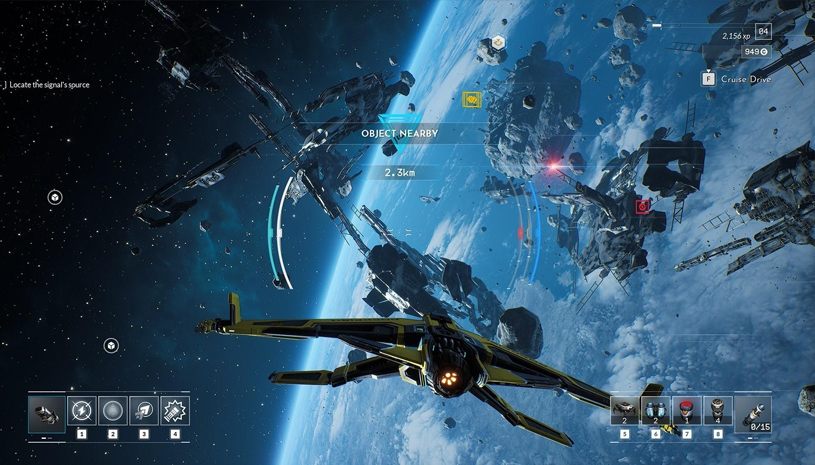Image resolution: width=815 pixels, height=465 pixels.
Task: Activate the round shield ability in slot 2
Action: (113, 411)
